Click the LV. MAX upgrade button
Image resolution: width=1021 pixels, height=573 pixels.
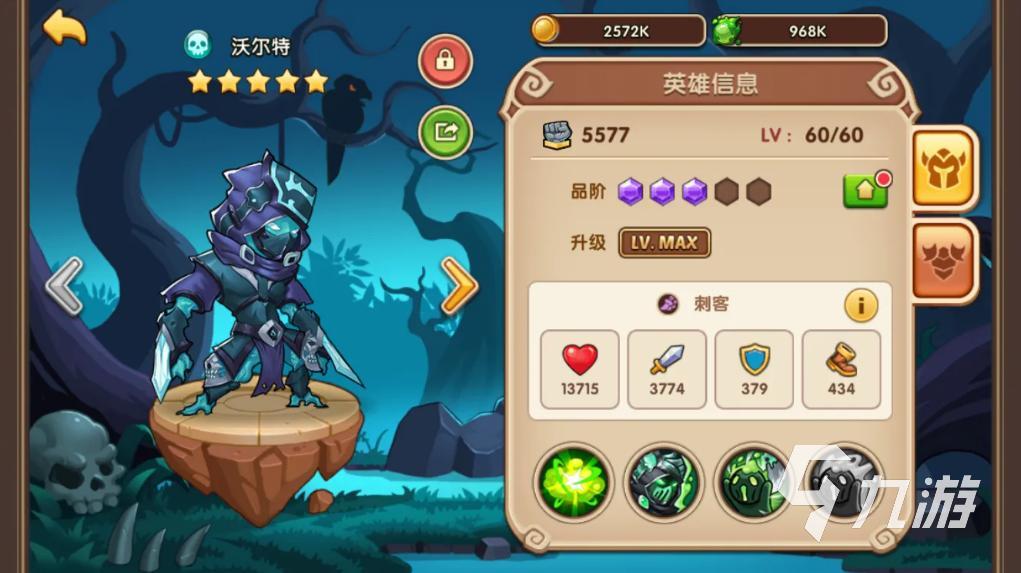coord(664,243)
